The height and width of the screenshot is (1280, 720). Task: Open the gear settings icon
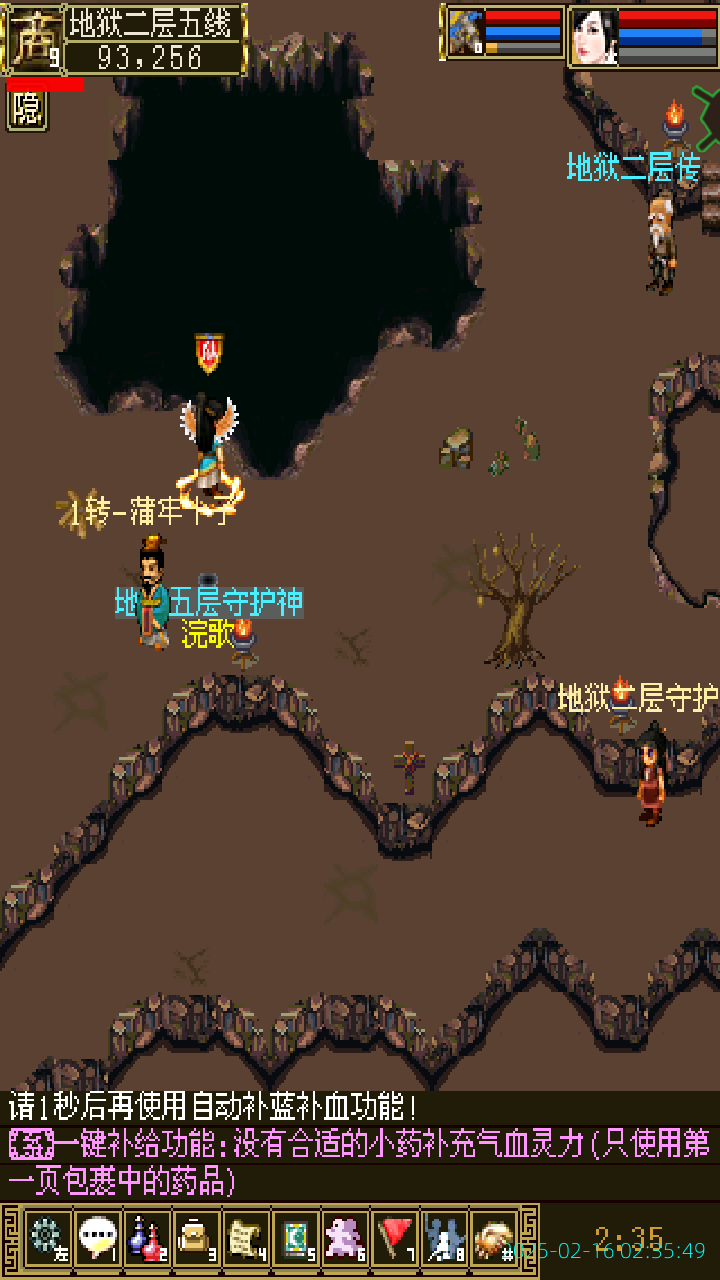coord(46,1237)
